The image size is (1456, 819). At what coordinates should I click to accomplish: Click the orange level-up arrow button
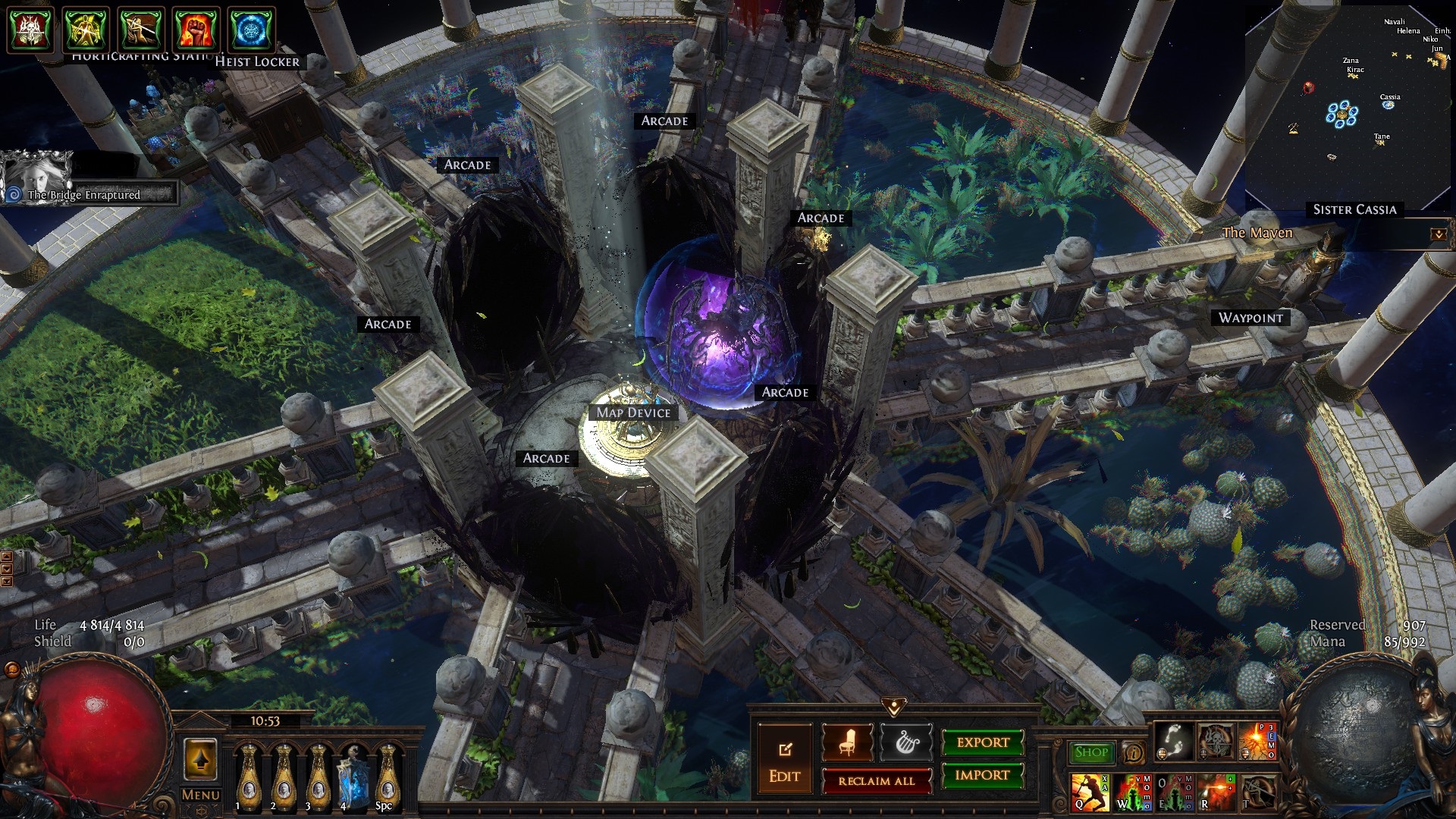coord(201,760)
